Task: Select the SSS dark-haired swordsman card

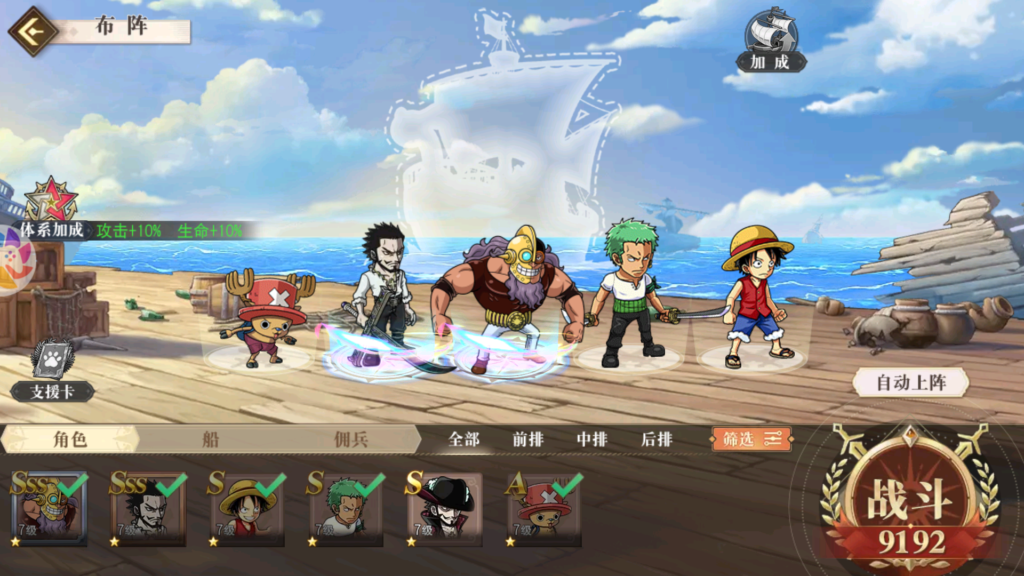Action: point(148,509)
